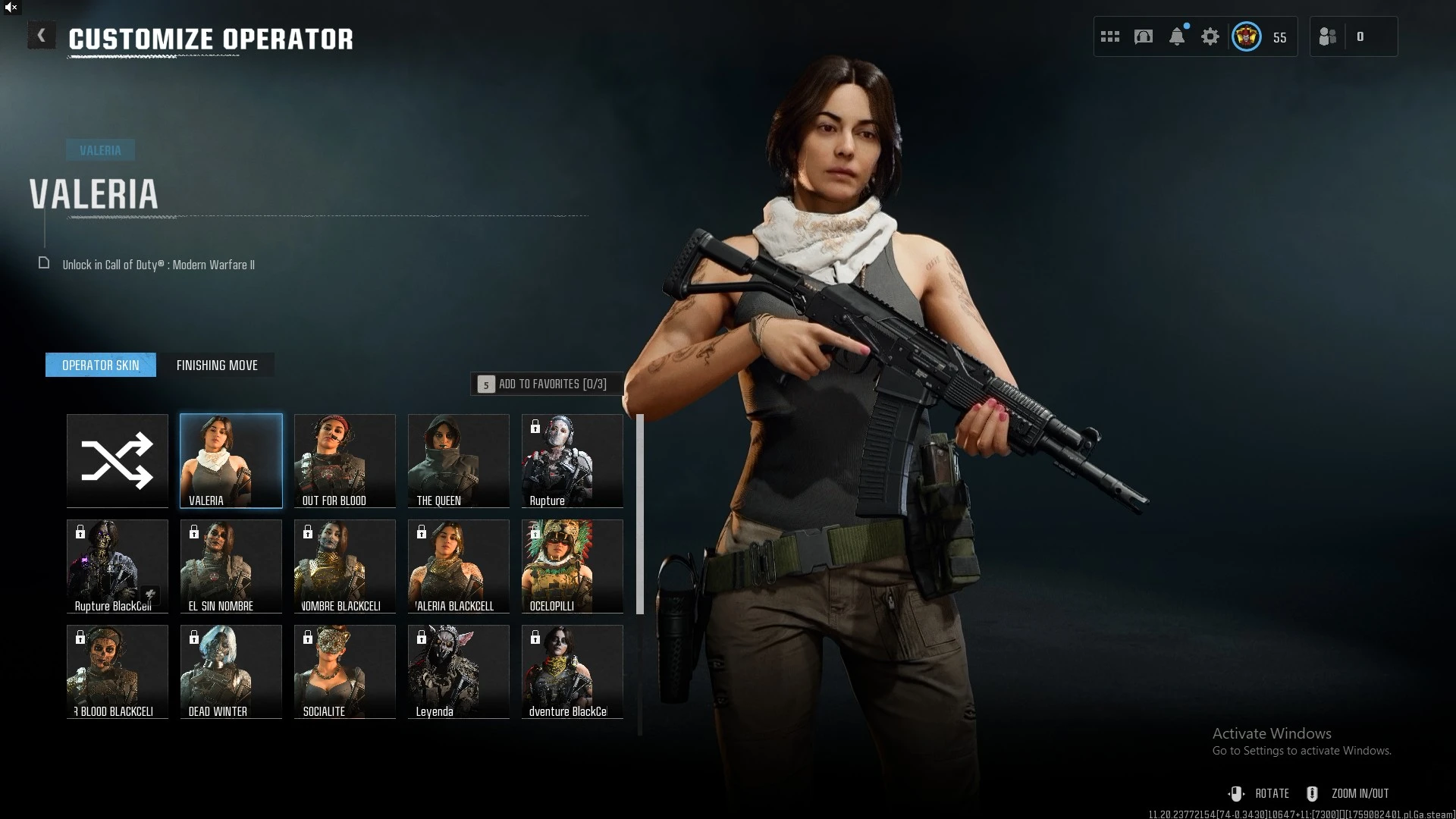Select the Operator Skin tab
1456x819 pixels.
pyautogui.click(x=101, y=365)
